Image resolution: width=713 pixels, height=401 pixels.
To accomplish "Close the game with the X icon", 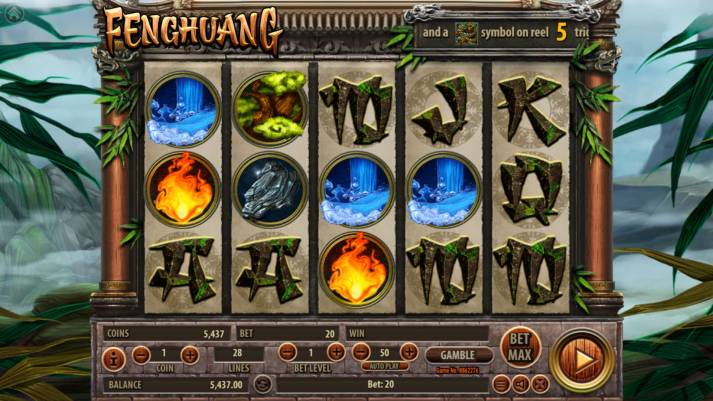I will (x=540, y=384).
